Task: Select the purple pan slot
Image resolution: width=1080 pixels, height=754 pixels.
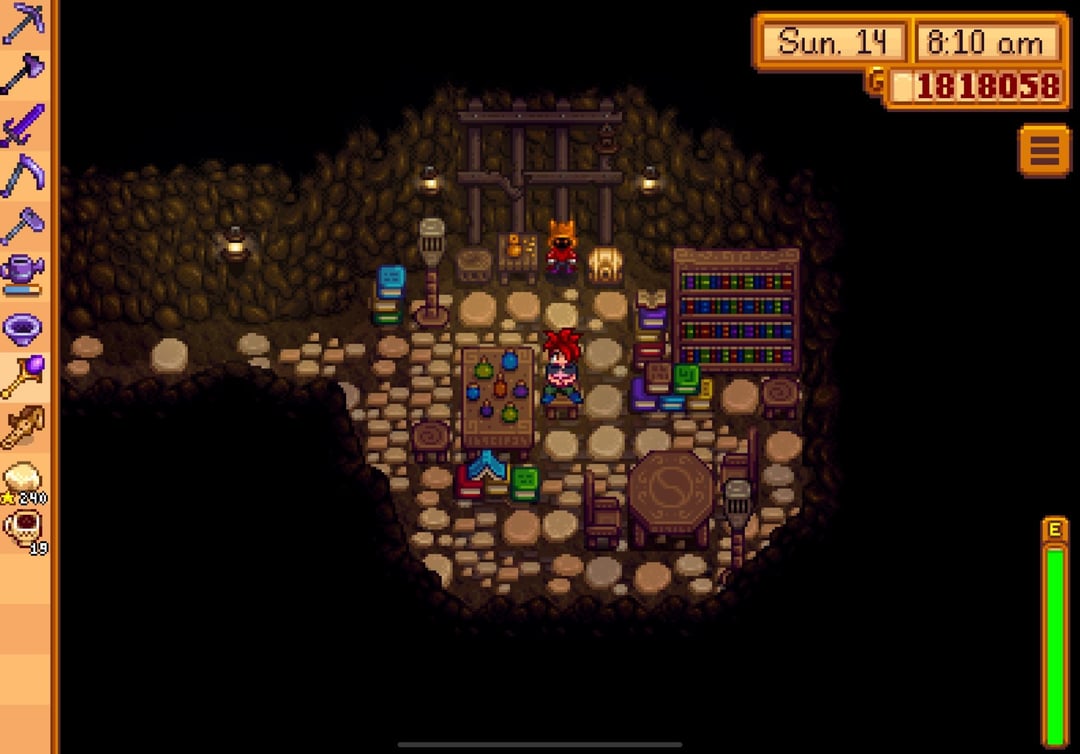Action: [x=24, y=326]
